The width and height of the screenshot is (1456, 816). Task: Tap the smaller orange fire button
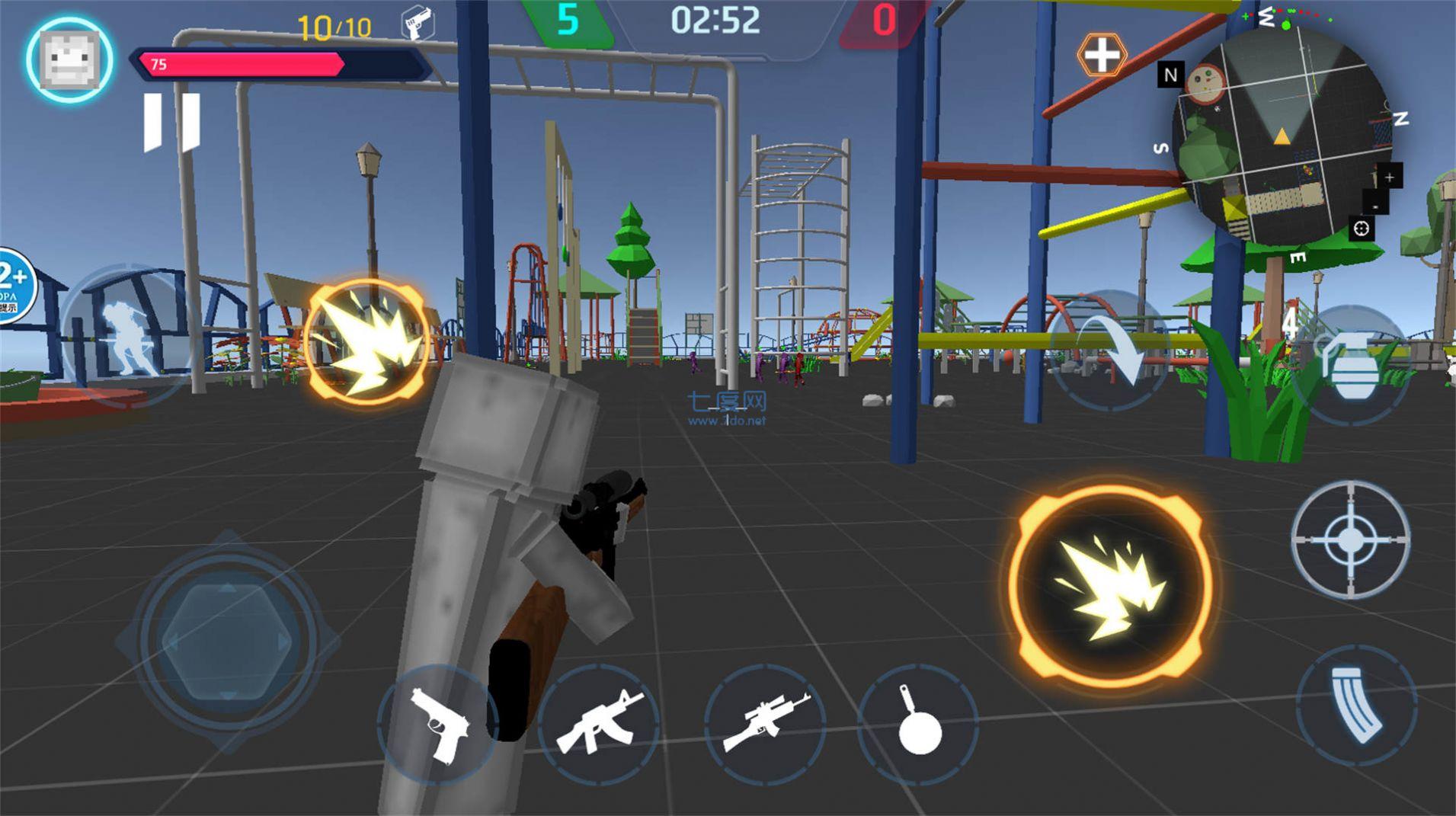coord(367,341)
